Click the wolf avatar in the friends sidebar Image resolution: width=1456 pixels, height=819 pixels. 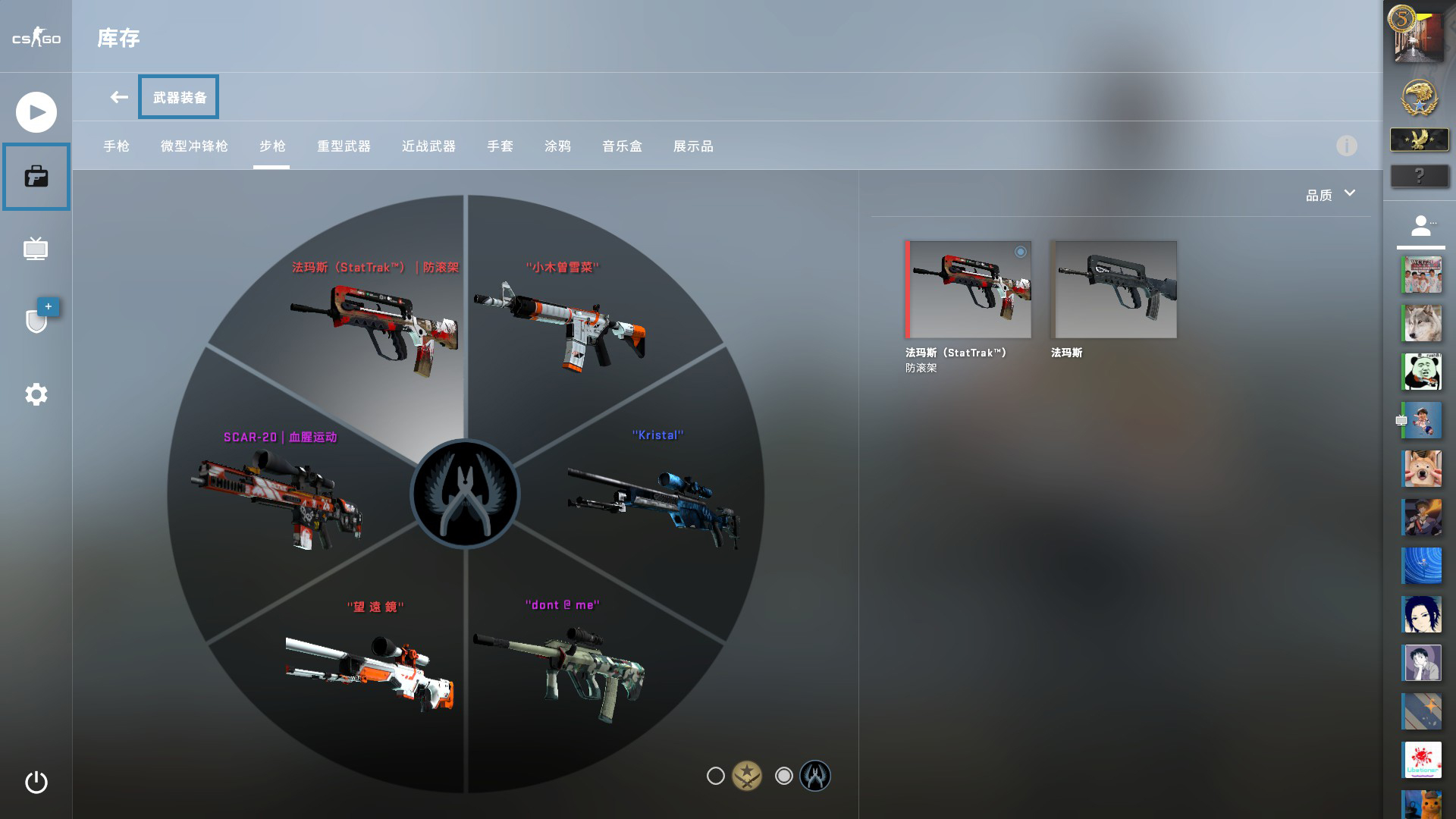1421,322
